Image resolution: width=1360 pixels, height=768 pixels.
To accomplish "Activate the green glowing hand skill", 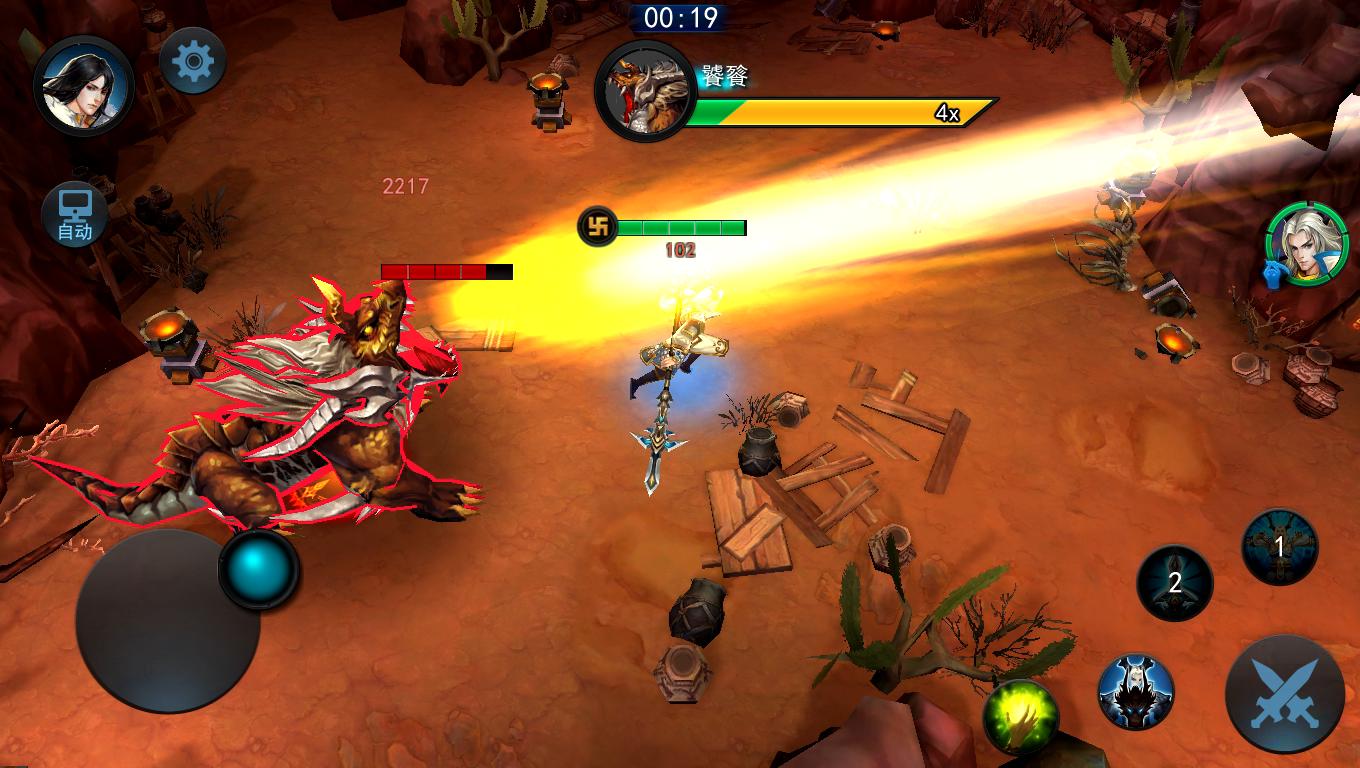I will pyautogui.click(x=1021, y=717).
